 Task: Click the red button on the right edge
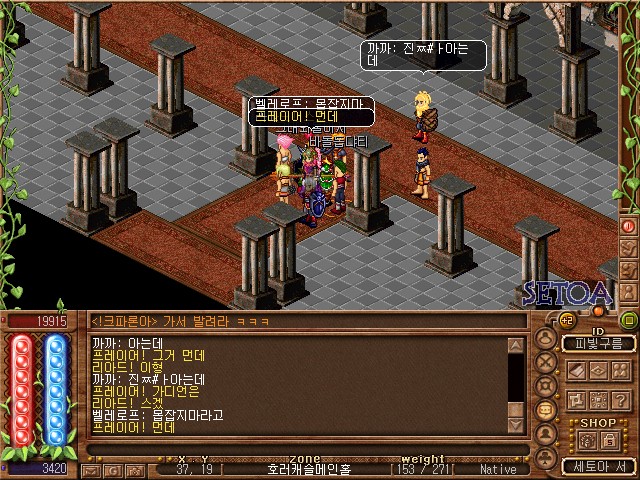click(629, 226)
